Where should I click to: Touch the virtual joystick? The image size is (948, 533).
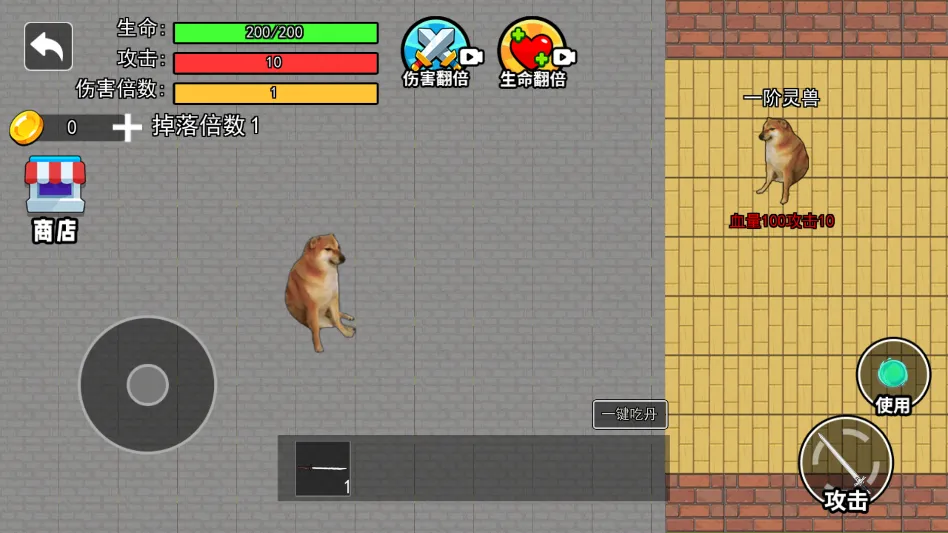[x=148, y=385]
